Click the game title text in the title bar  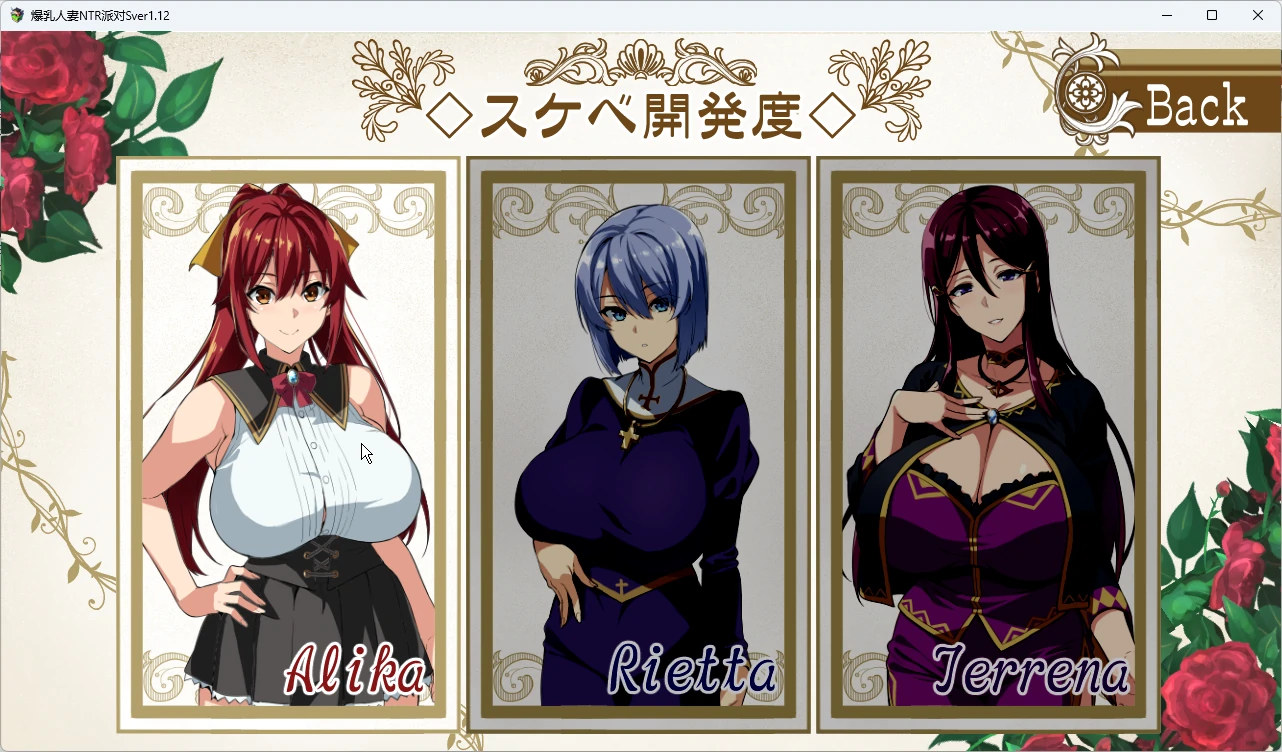98,15
